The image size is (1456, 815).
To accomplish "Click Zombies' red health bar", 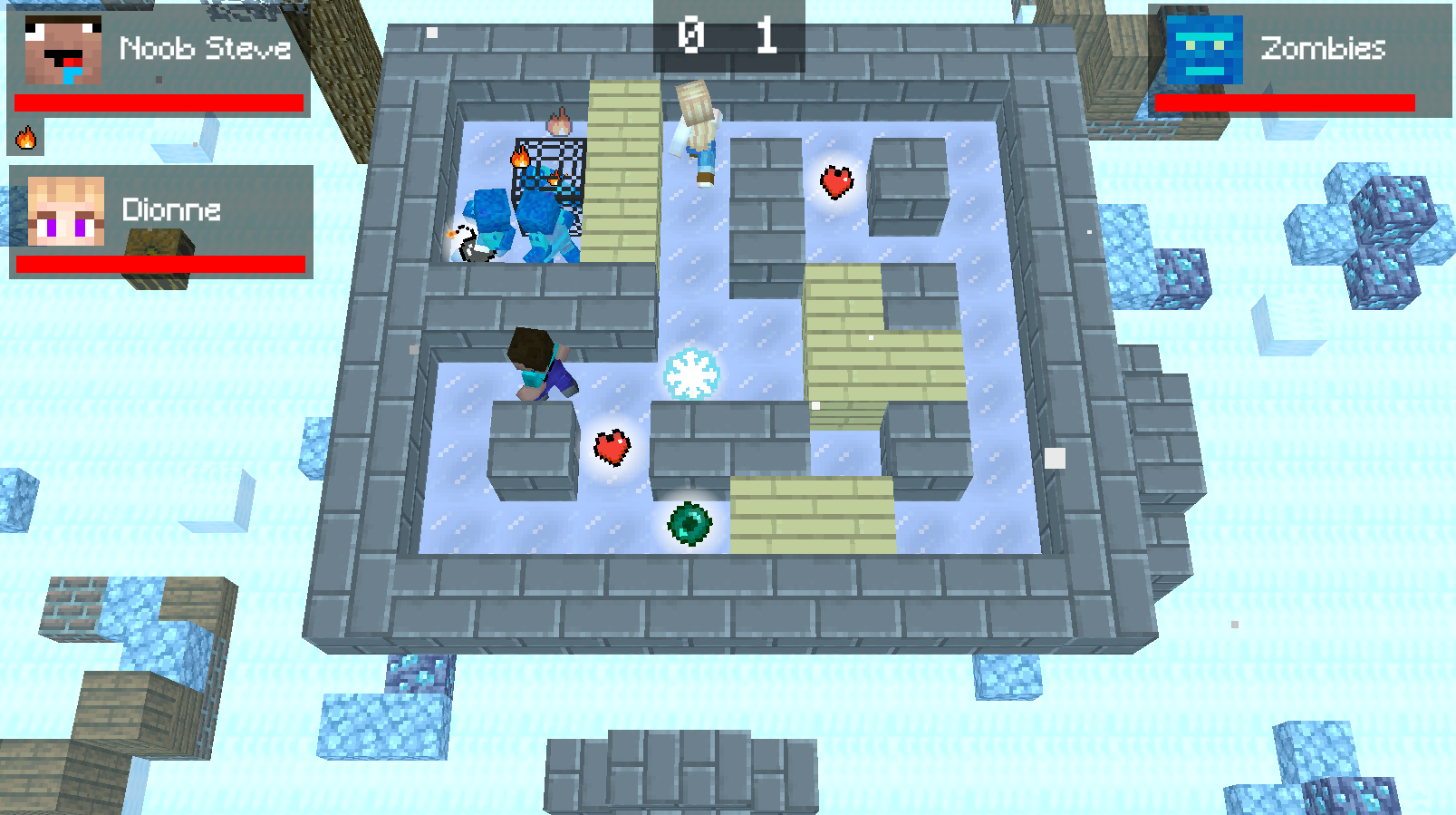I will point(1284,103).
